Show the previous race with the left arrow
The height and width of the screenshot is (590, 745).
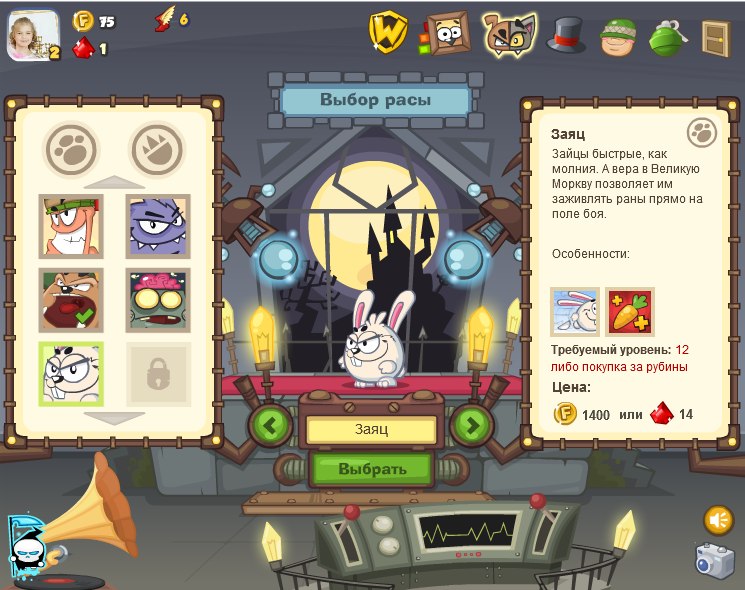(x=271, y=425)
